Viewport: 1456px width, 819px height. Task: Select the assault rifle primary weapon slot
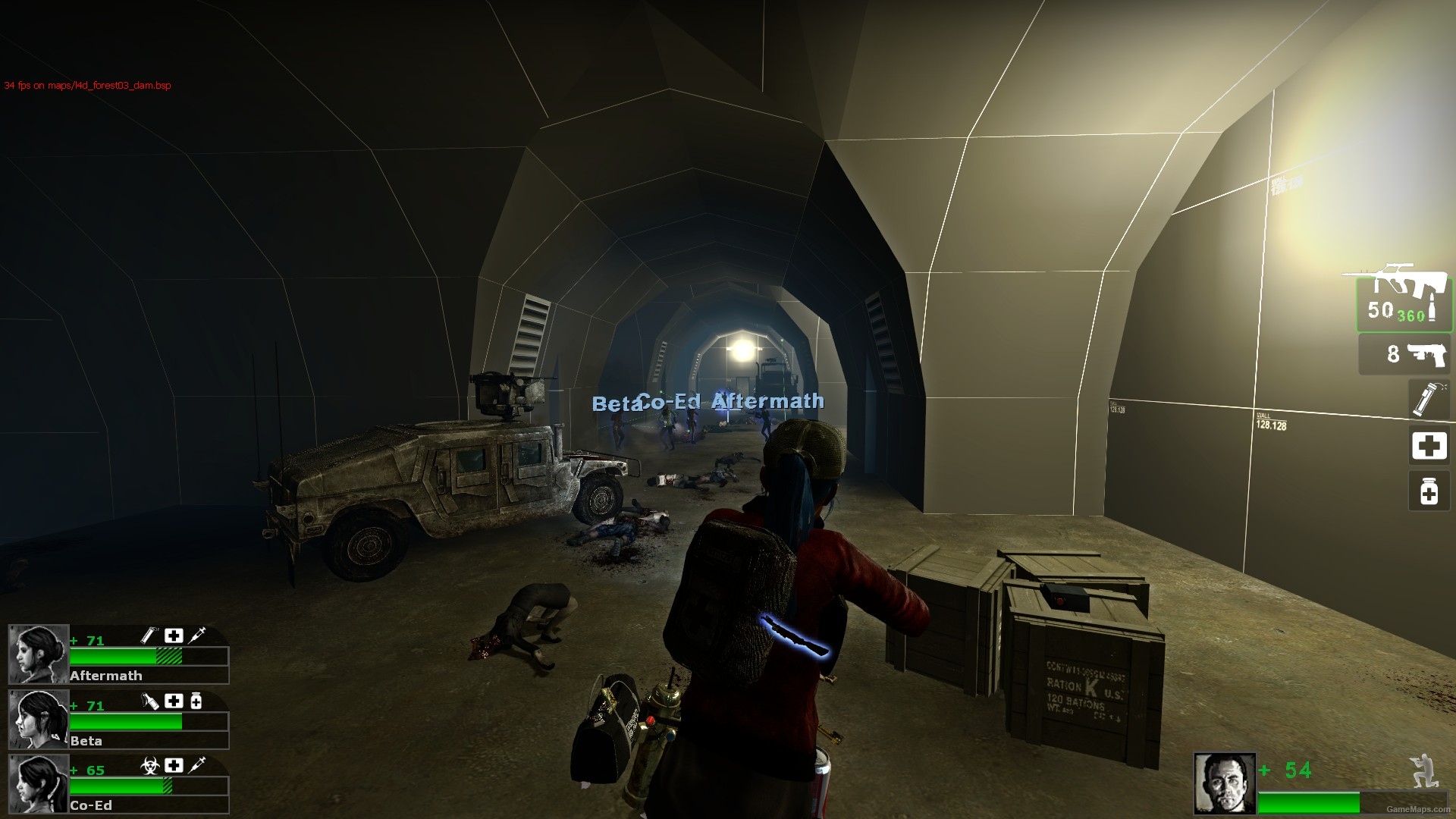point(1403,302)
